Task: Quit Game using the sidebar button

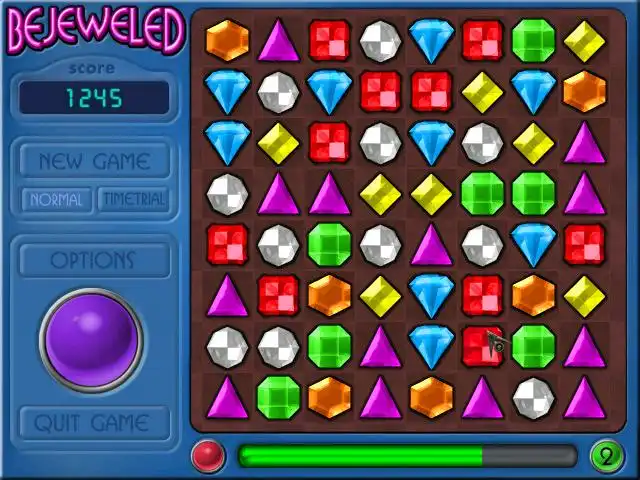Action: tap(92, 423)
